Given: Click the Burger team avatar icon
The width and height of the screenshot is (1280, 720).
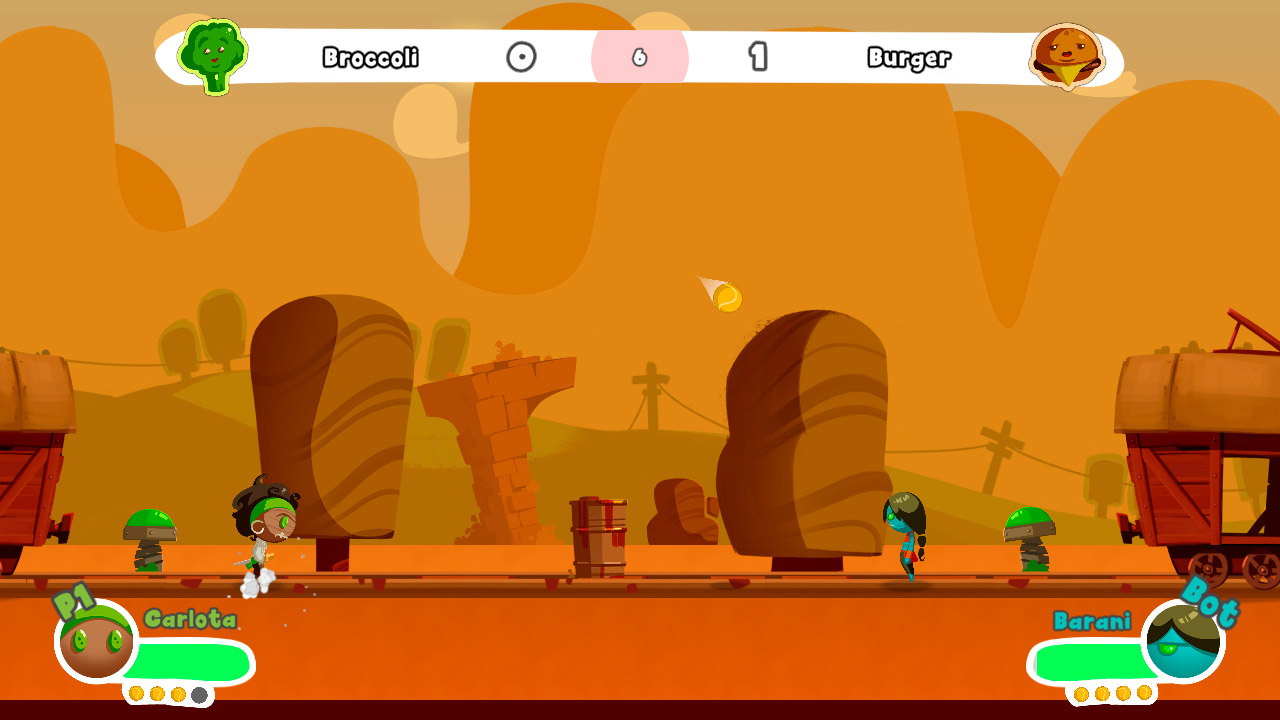Looking at the screenshot, I should (x=1068, y=58).
